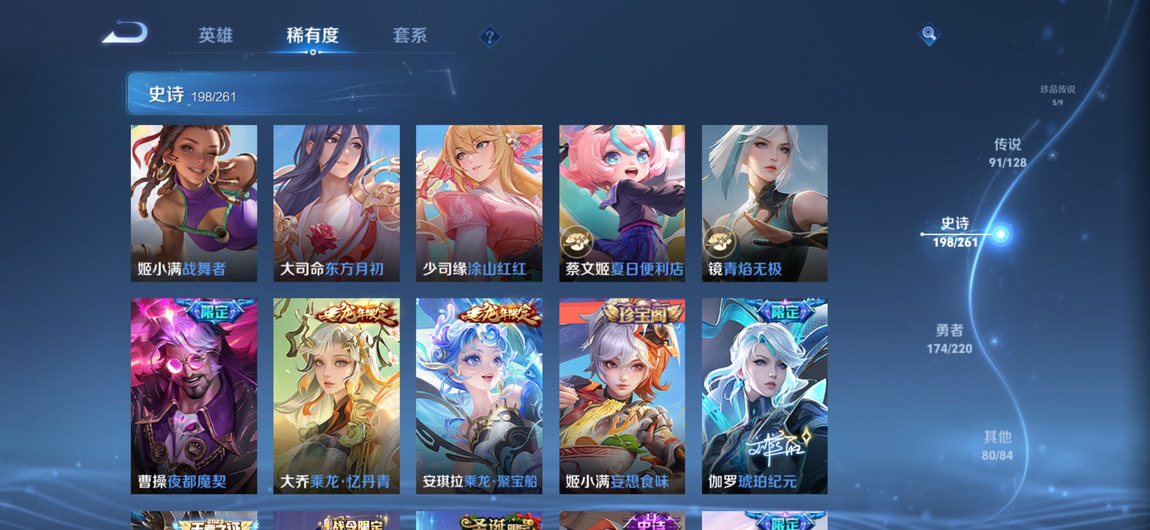Go back with the return arrow
This screenshot has height=530, width=1150.
(125, 34)
